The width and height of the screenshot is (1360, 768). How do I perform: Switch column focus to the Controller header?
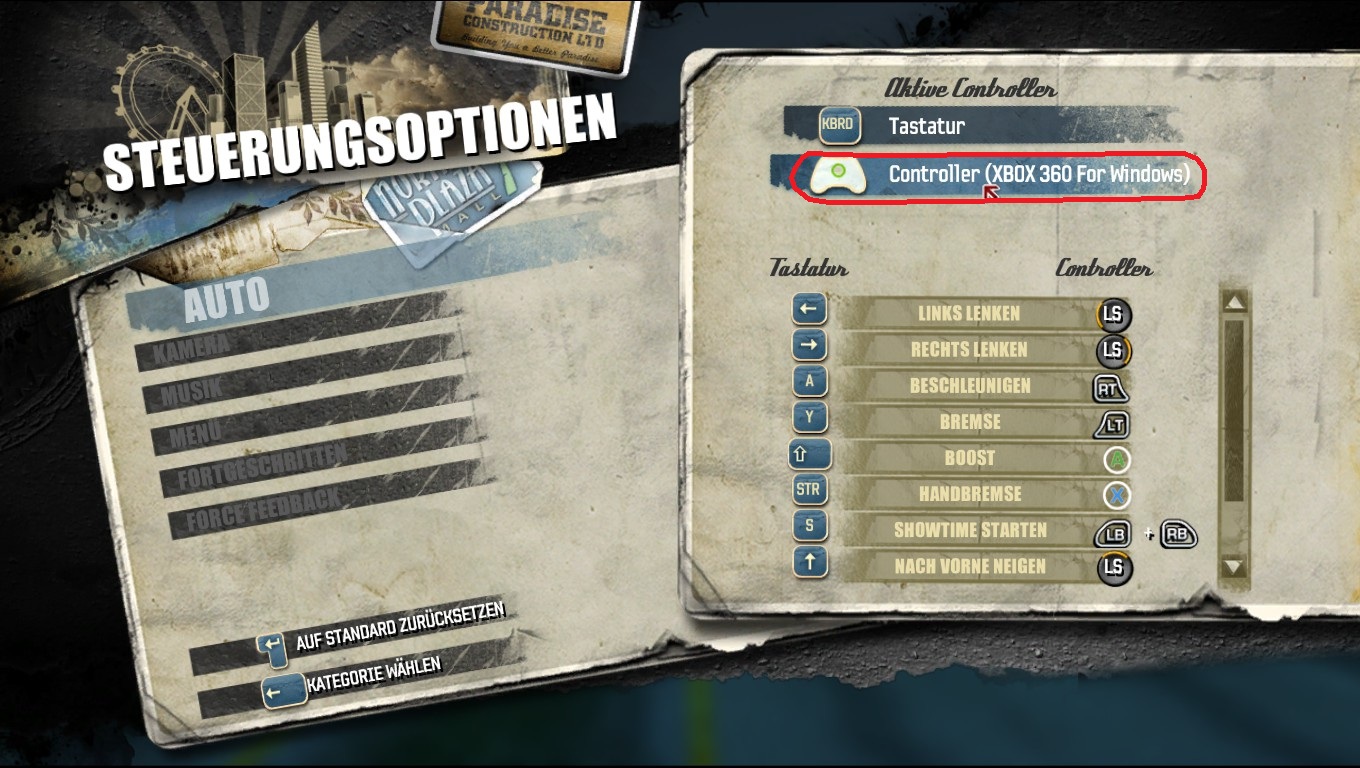(x=1104, y=268)
